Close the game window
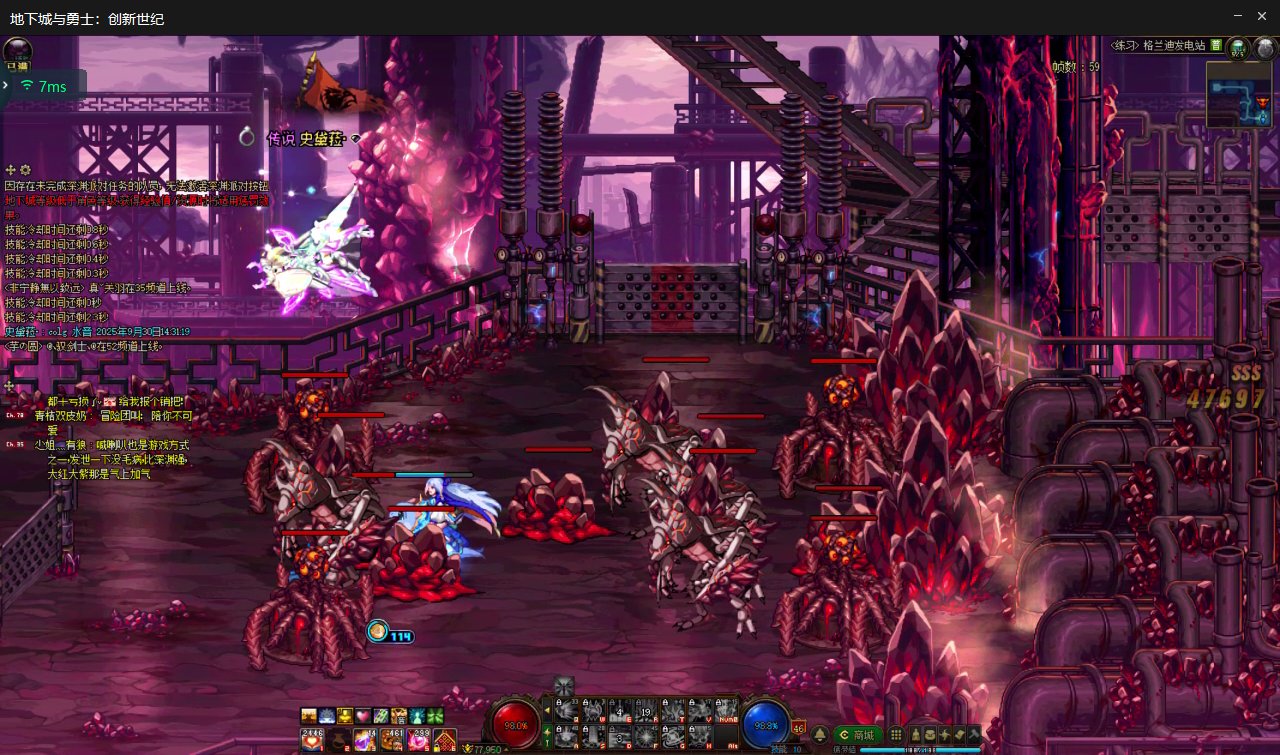Screen dimensions: 1280x755 click(x=1264, y=16)
